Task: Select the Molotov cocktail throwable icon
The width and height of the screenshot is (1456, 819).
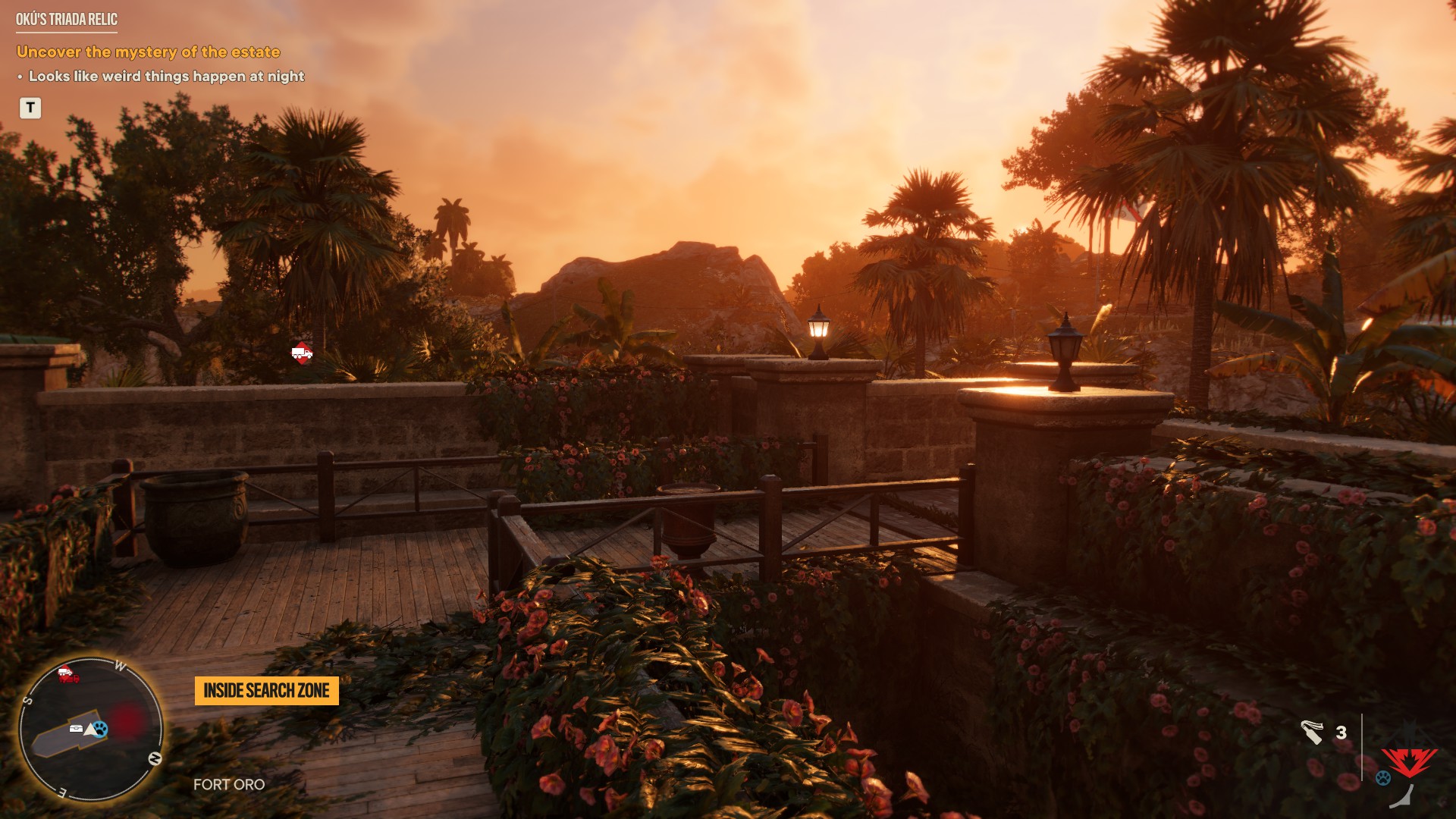Action: pyautogui.click(x=1312, y=733)
